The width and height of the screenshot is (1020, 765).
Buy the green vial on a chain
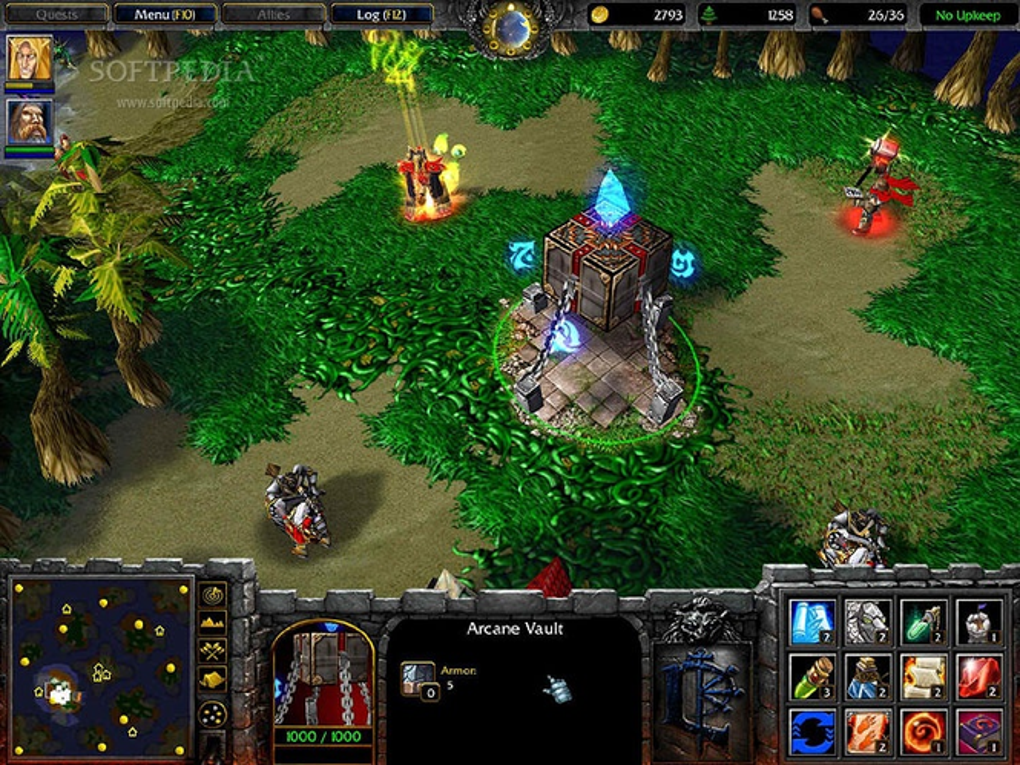(923, 621)
